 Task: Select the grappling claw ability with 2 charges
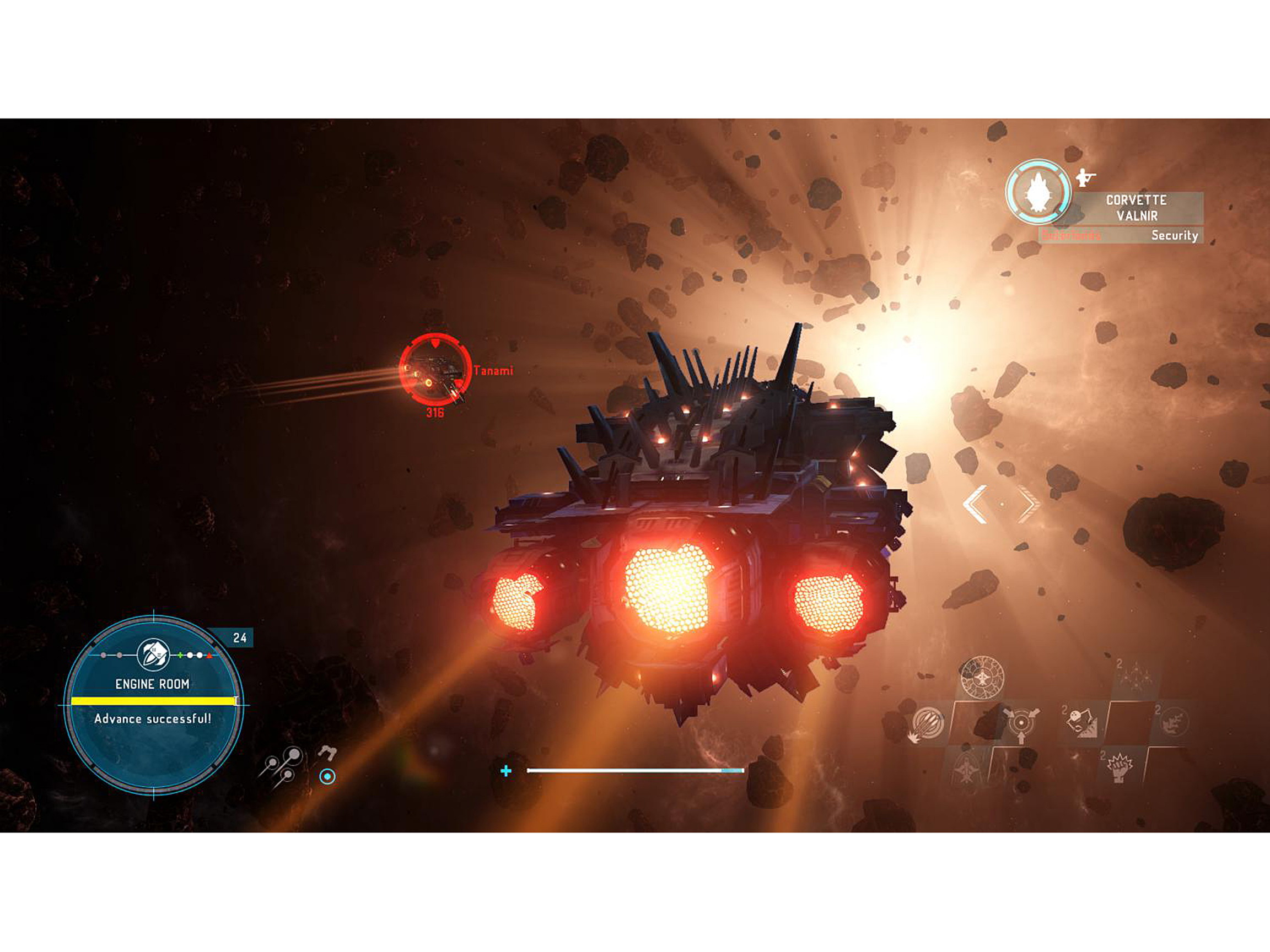1080,721
